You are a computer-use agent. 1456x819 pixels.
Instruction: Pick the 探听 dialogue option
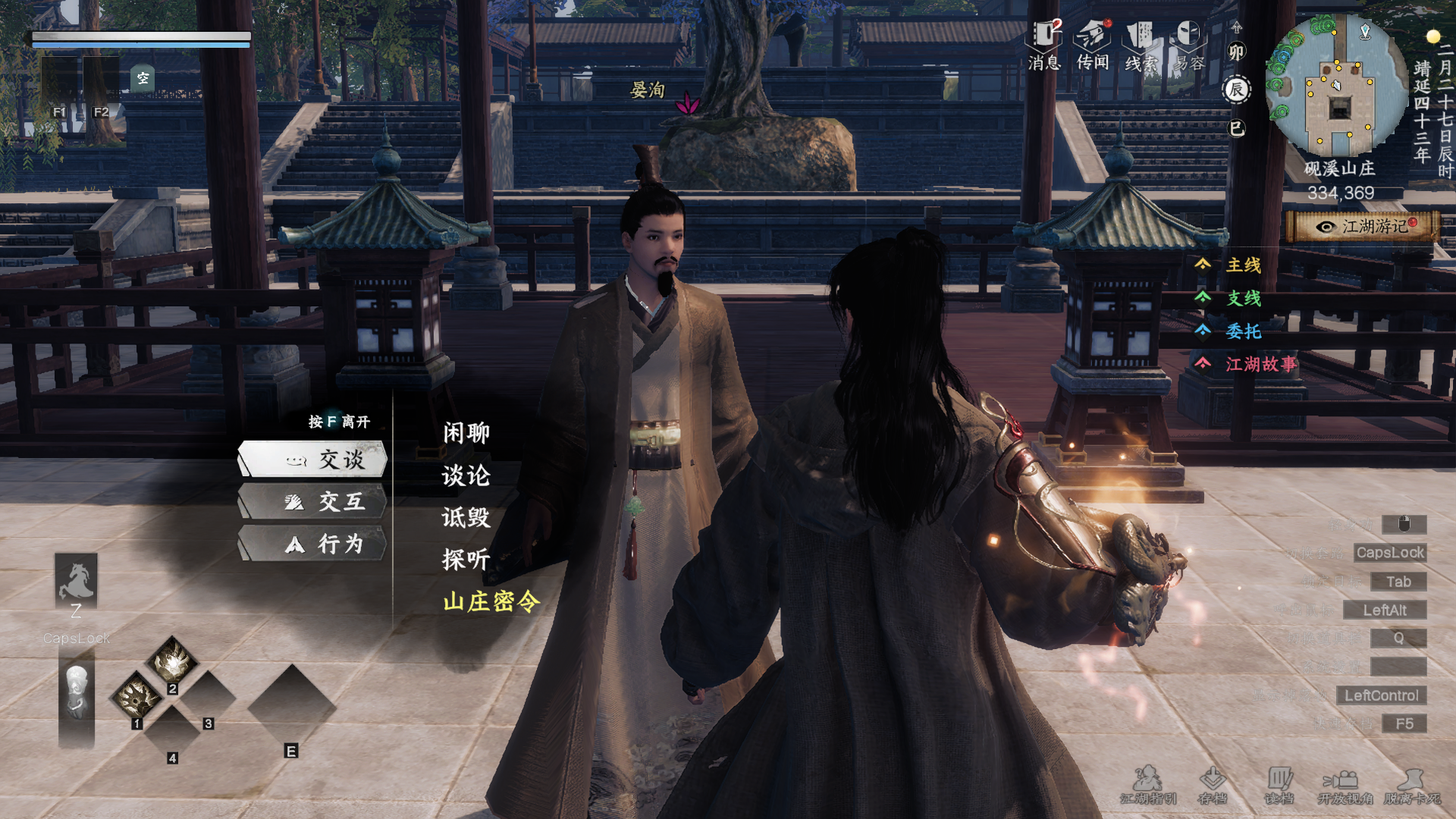tap(466, 560)
